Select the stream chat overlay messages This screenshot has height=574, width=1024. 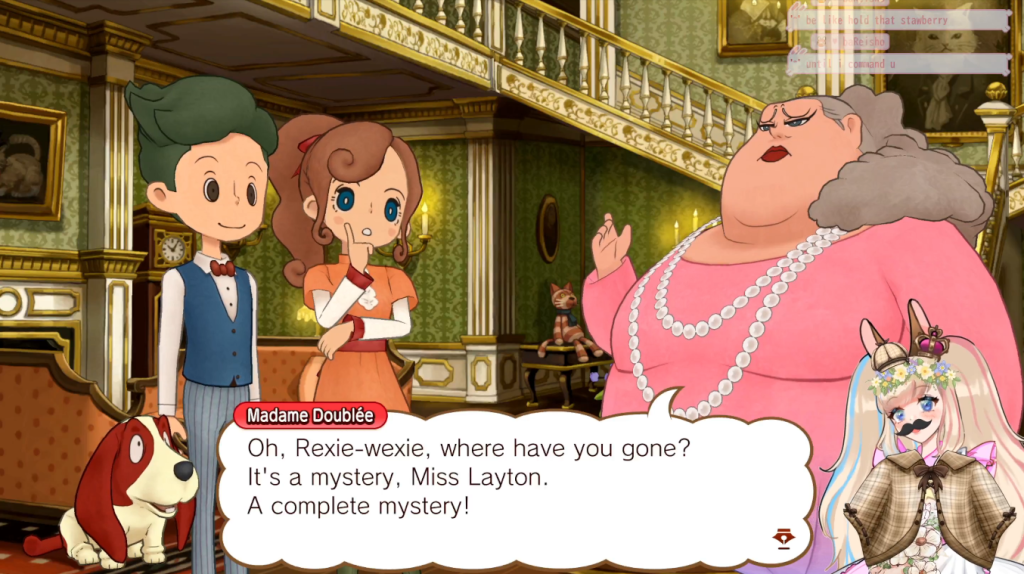[898, 41]
